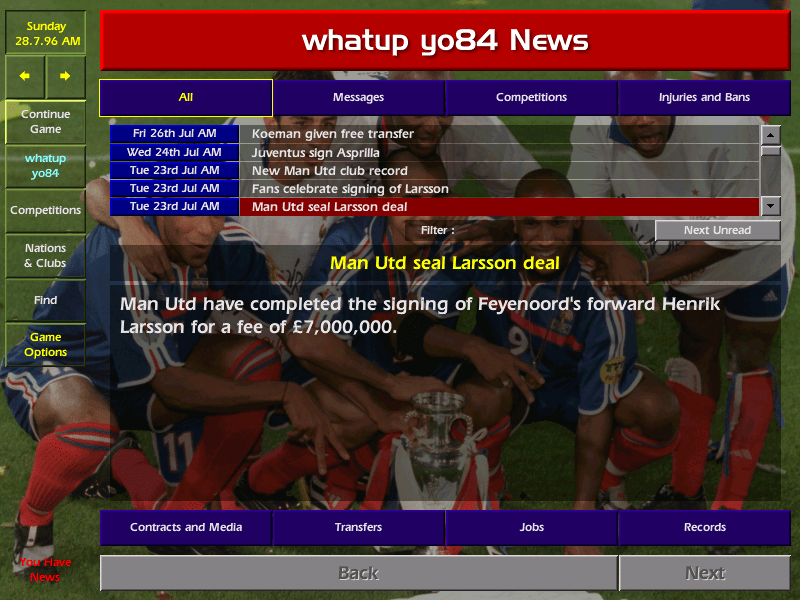
Task: Open Game Options
Action: (x=45, y=345)
